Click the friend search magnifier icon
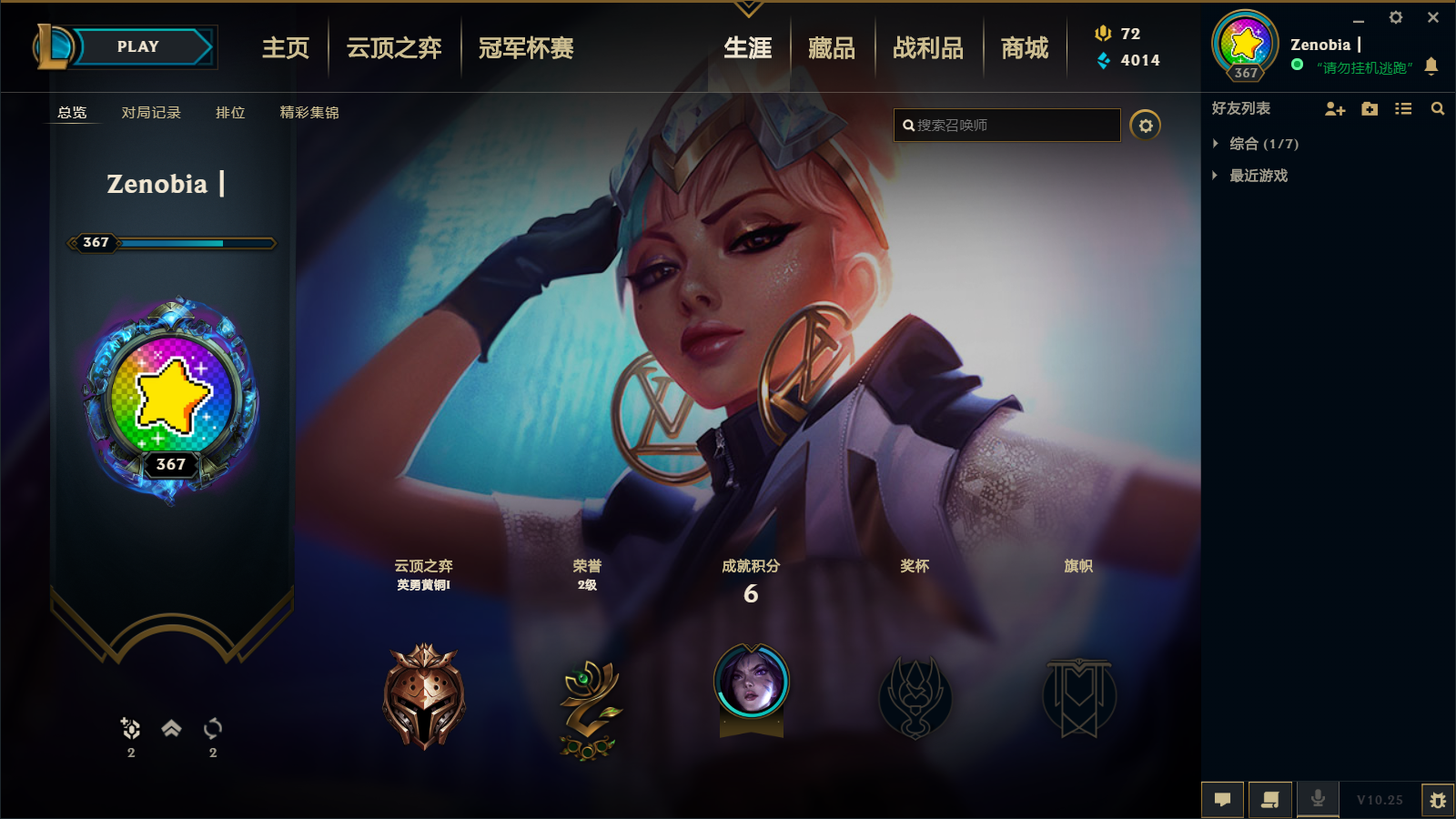The width and height of the screenshot is (1456, 819). (x=1437, y=108)
